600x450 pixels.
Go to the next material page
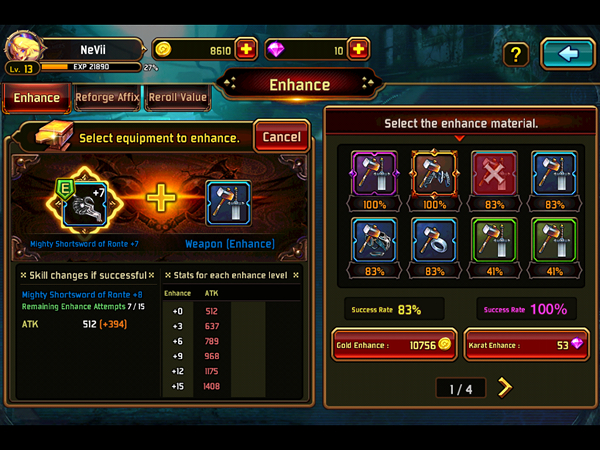pyautogui.click(x=504, y=387)
